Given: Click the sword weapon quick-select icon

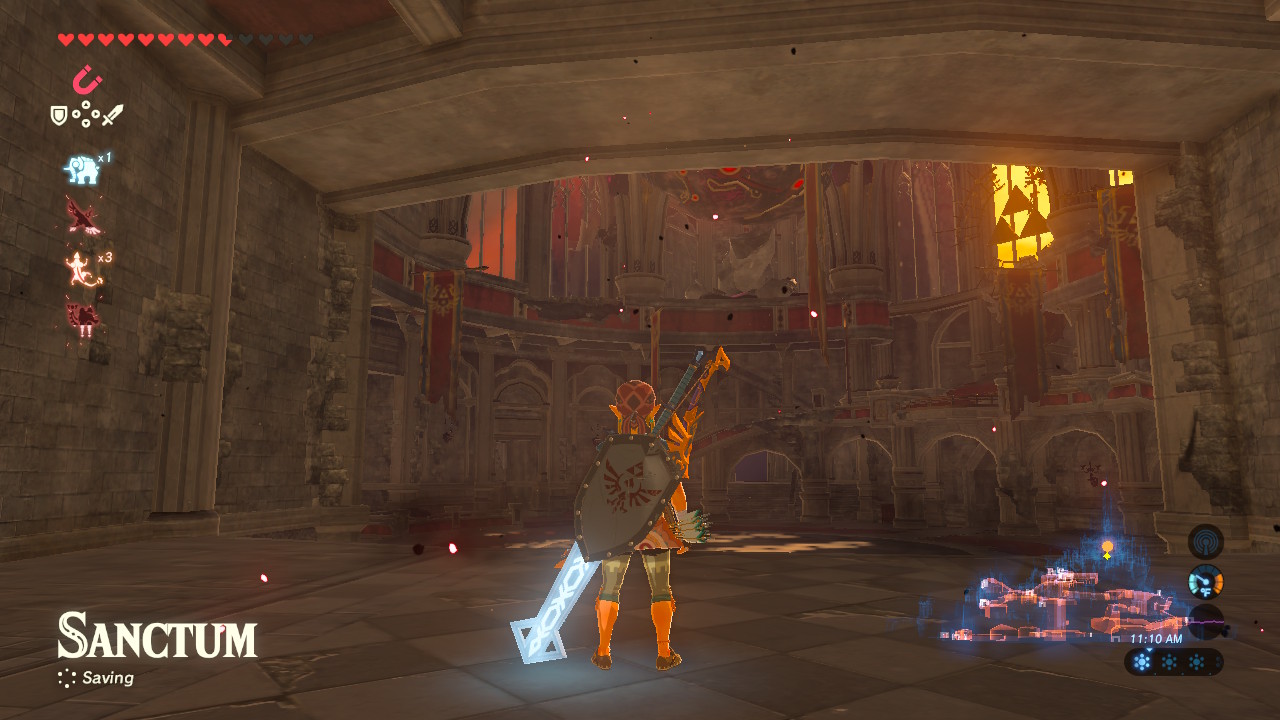Looking at the screenshot, I should point(112,116).
